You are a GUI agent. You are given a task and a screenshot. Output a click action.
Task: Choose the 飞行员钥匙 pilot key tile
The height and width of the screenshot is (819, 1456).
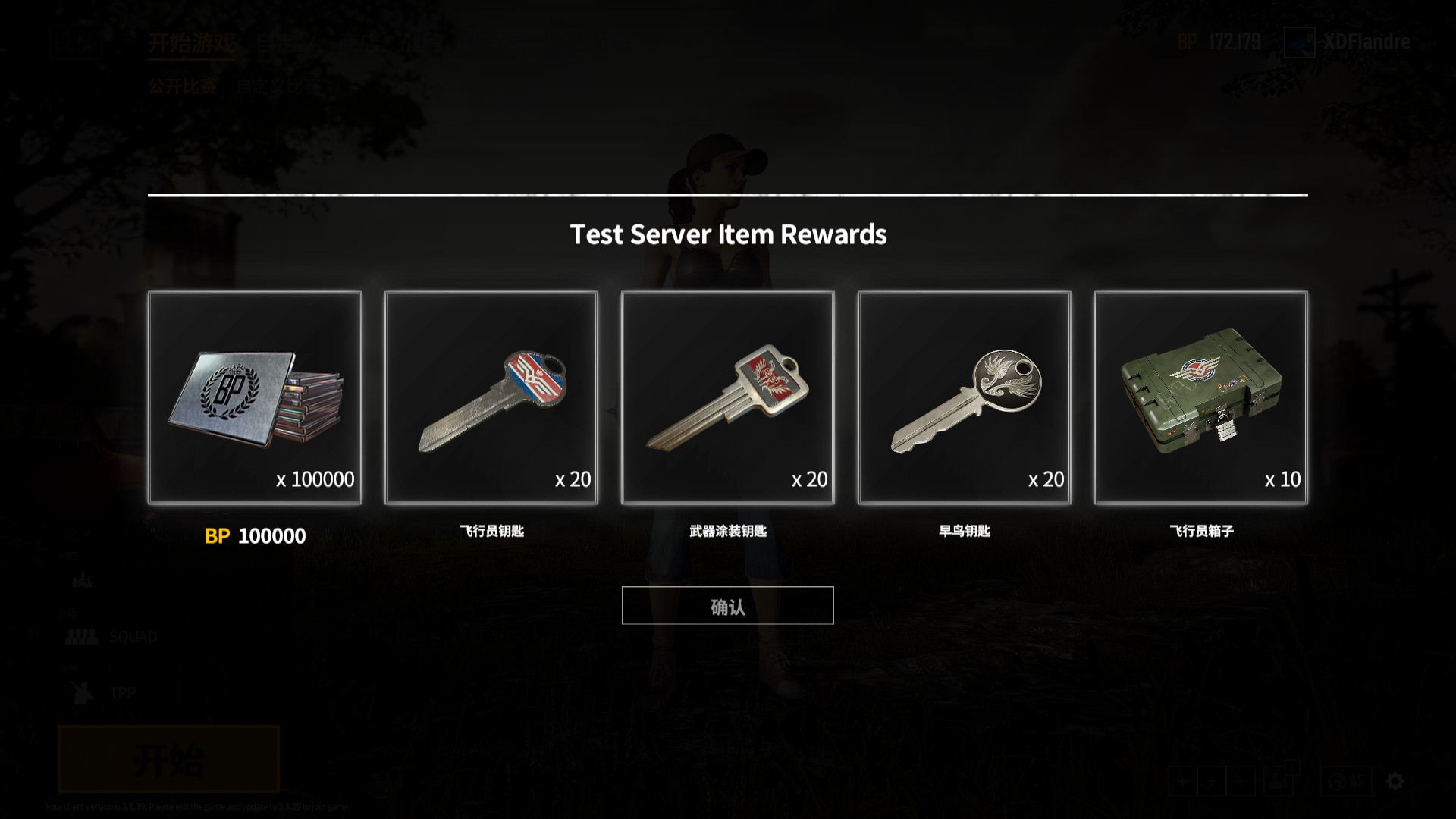(x=491, y=397)
